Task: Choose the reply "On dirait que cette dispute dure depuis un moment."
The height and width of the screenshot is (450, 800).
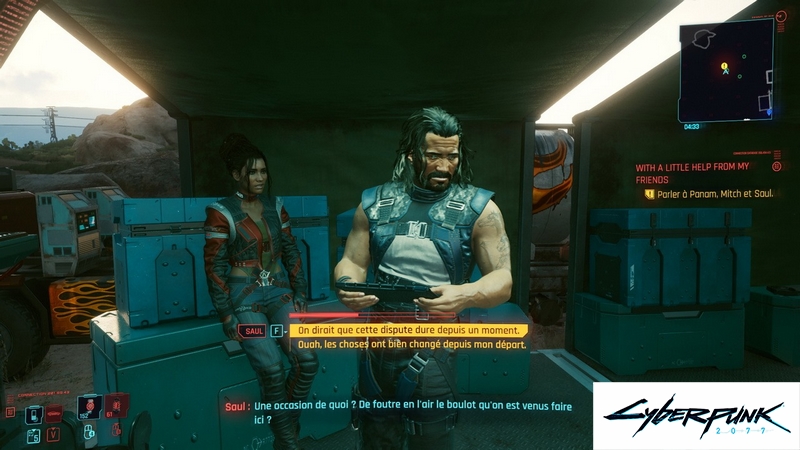Action: pyautogui.click(x=408, y=330)
